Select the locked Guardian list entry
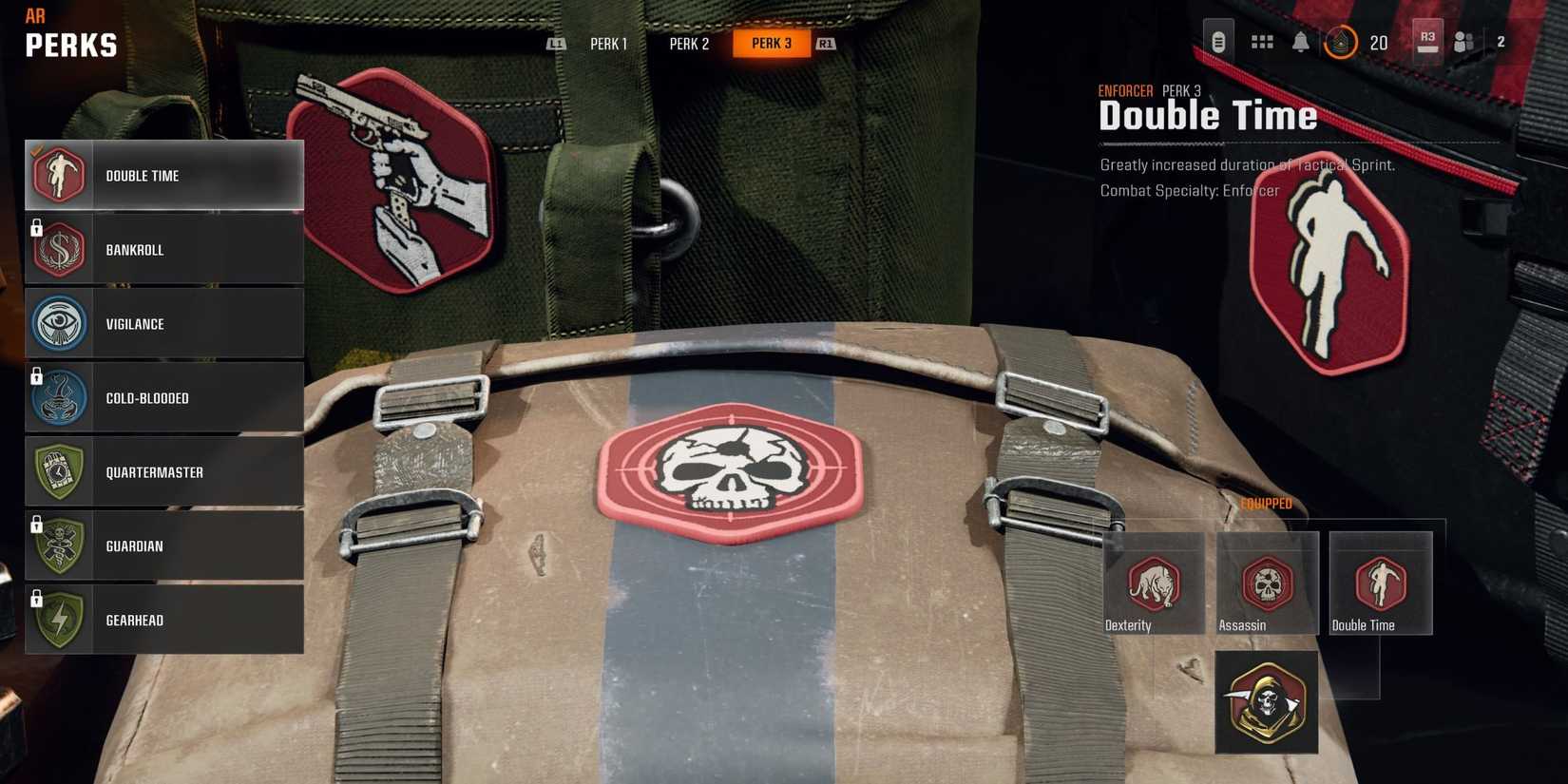1568x784 pixels. click(163, 545)
